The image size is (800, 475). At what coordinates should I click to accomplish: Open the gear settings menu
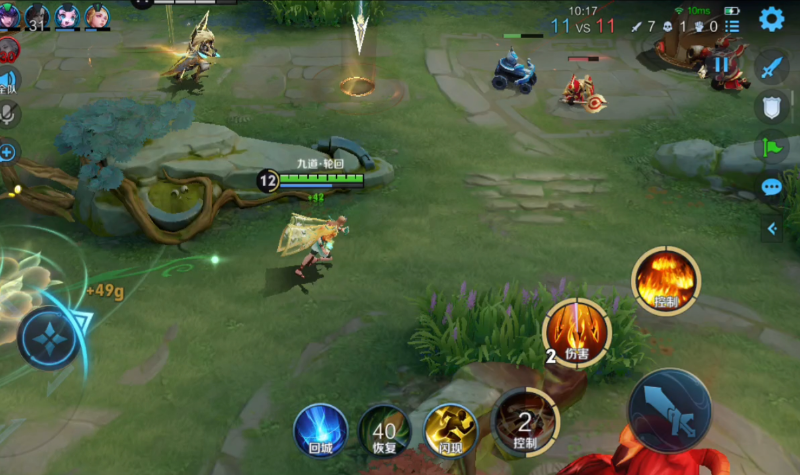click(x=771, y=18)
